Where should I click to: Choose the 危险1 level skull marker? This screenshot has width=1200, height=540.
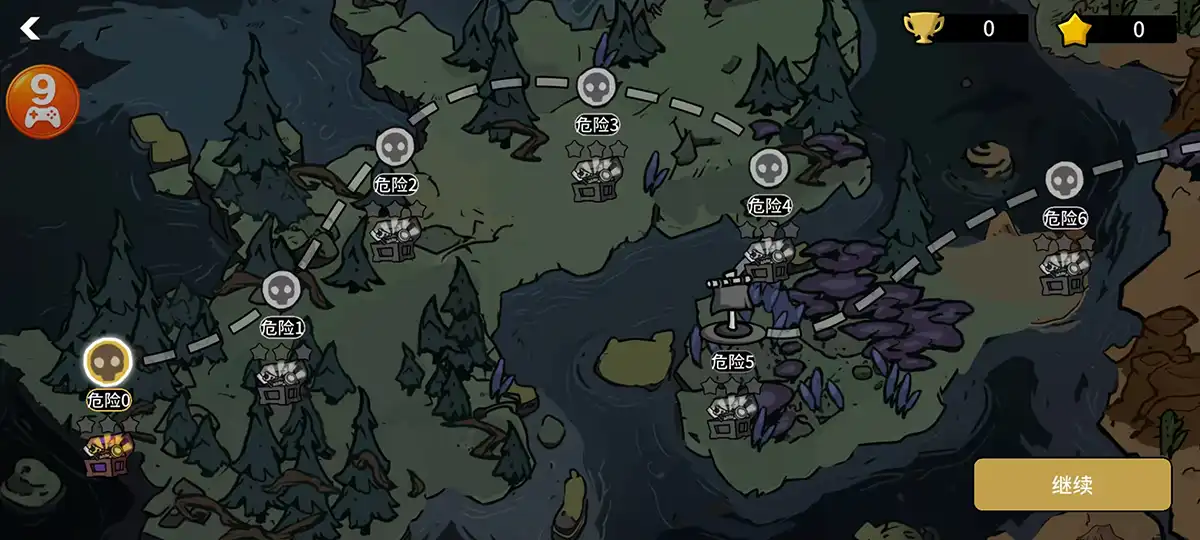[x=281, y=290]
